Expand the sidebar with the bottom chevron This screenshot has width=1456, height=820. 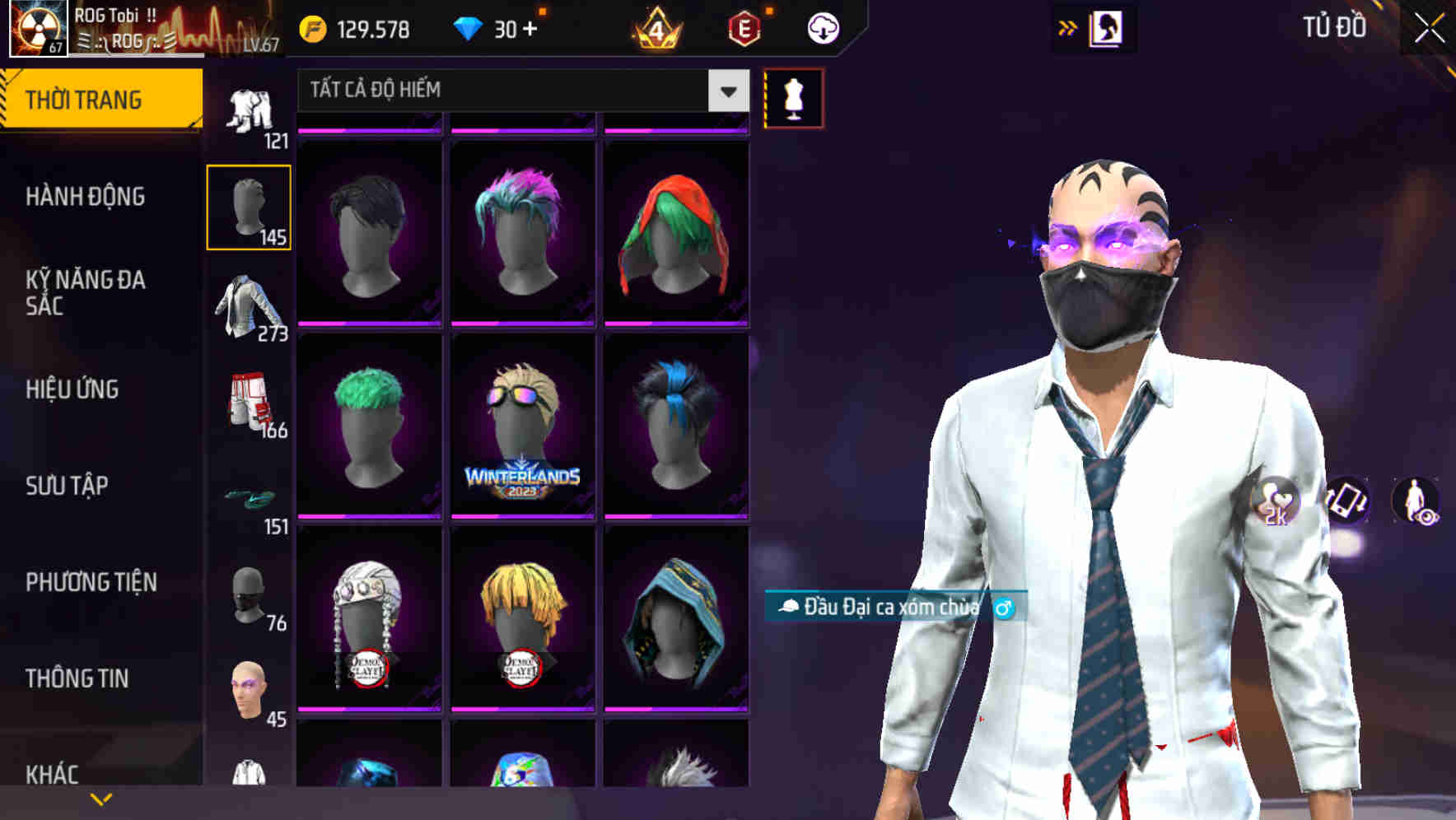100,797
